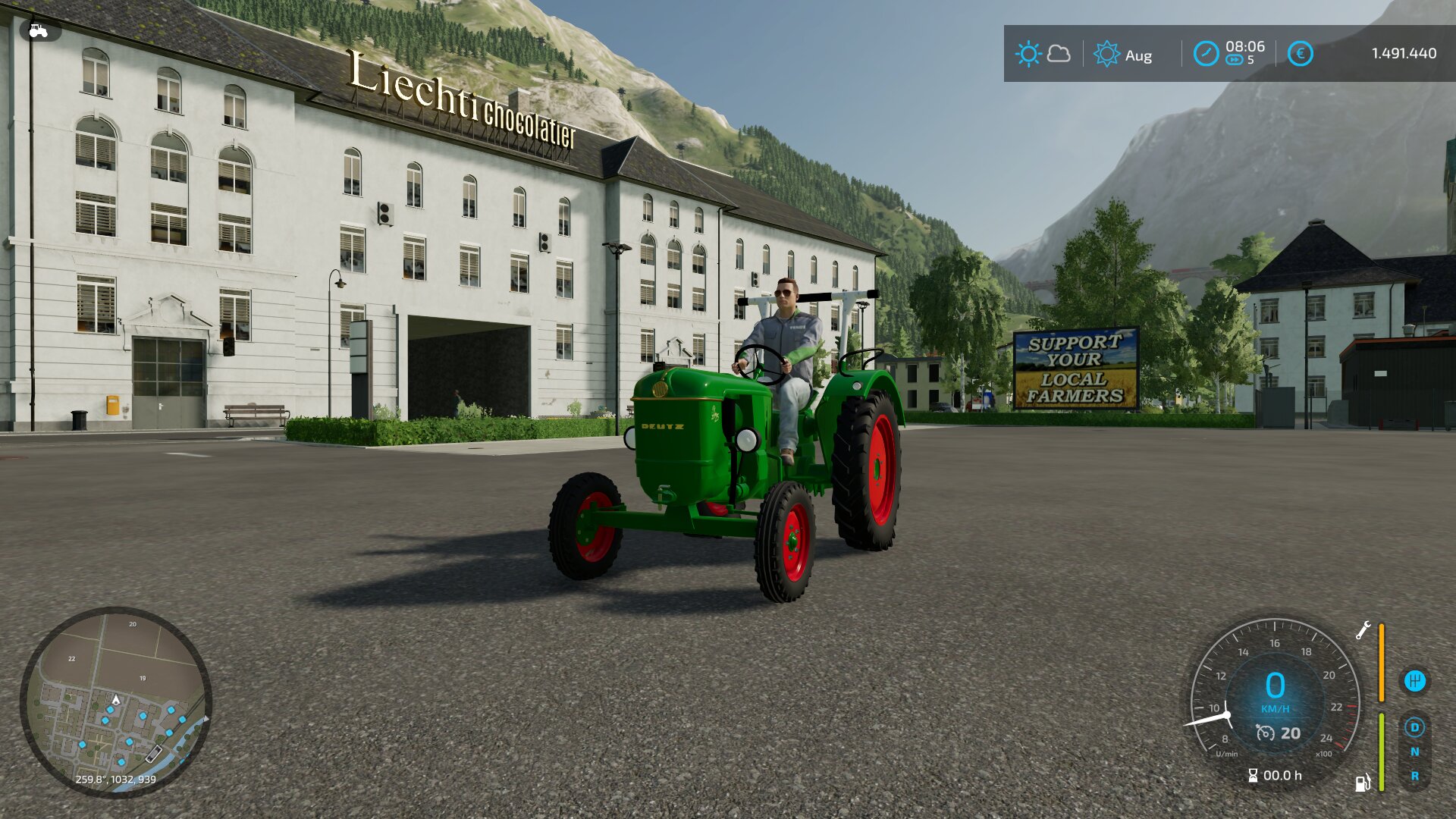Open the circular minimap
The image size is (1456, 819).
[115, 702]
